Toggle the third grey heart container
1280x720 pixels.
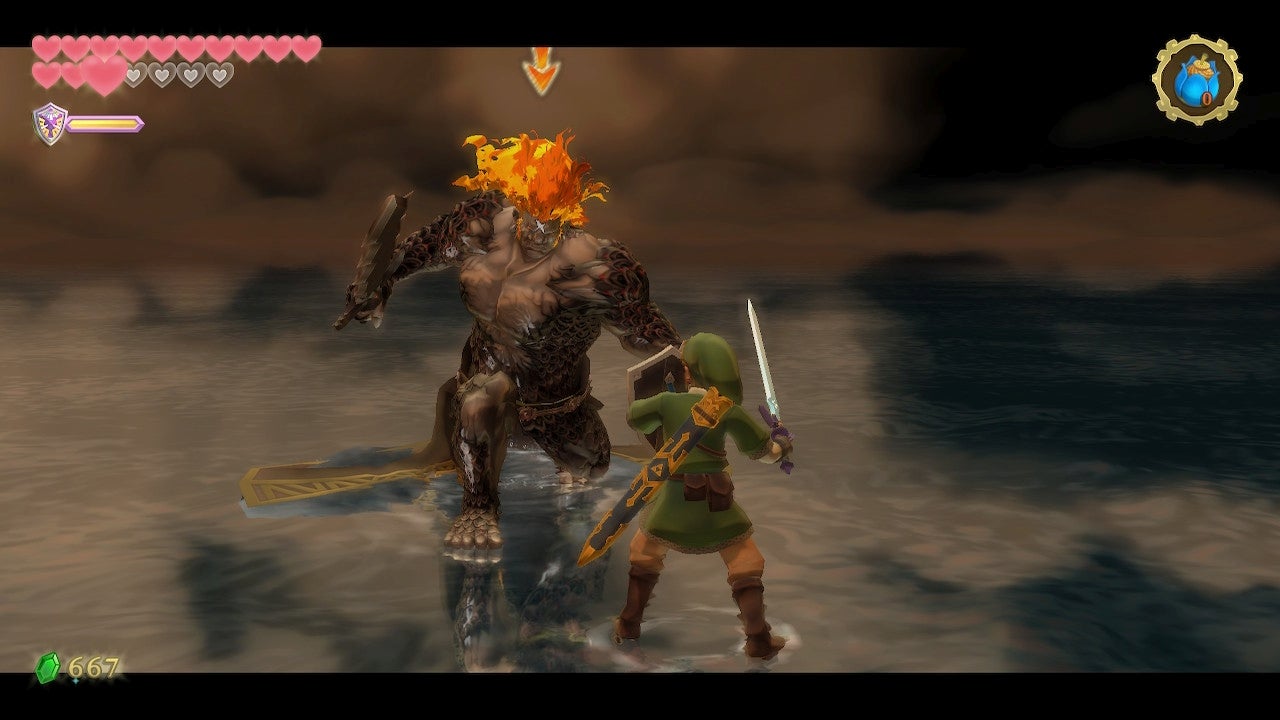[191, 73]
